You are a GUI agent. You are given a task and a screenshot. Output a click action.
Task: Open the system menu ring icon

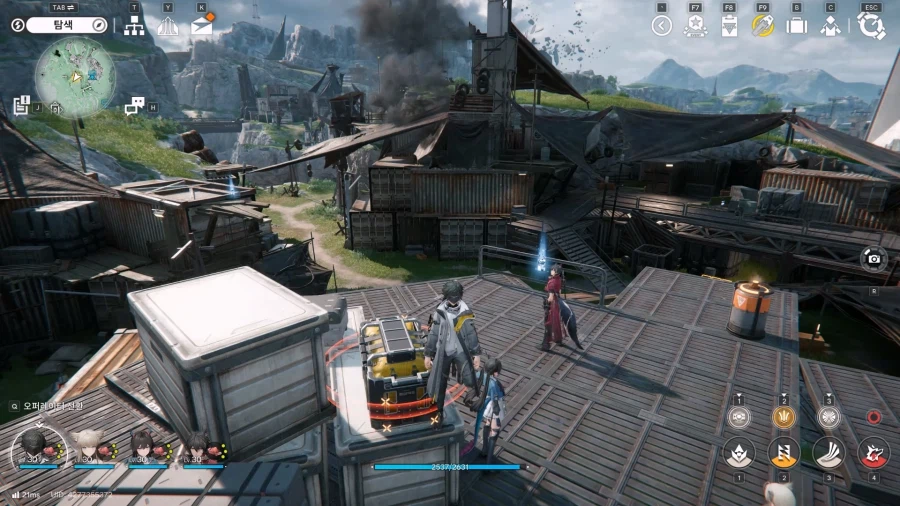click(x=871, y=26)
